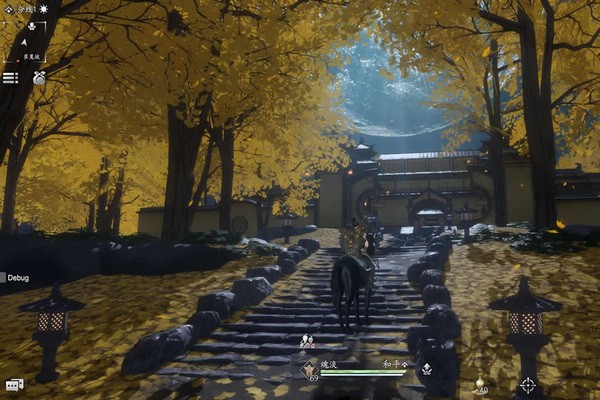Select the character portrait with level 69
This screenshot has height=400, width=600.
coord(311,367)
